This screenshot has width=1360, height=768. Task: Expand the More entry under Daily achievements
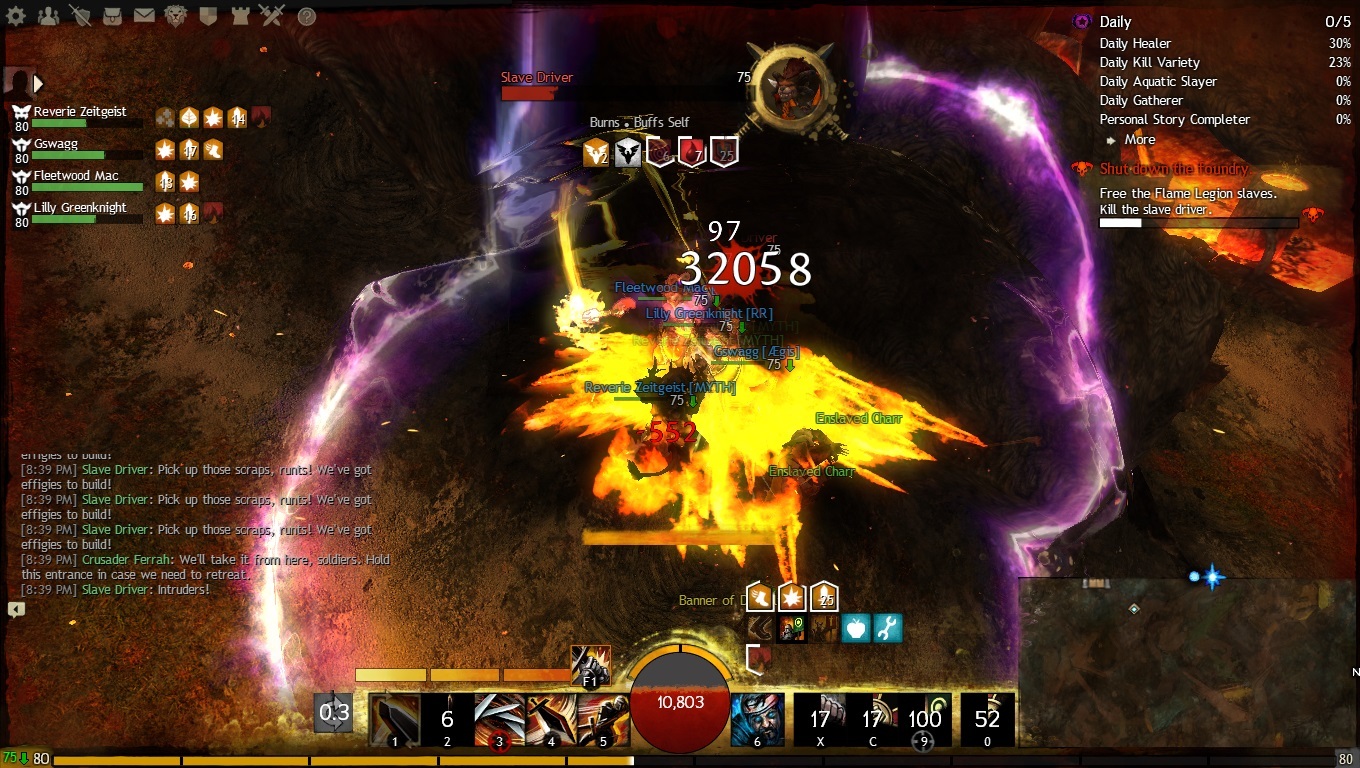(x=1138, y=140)
